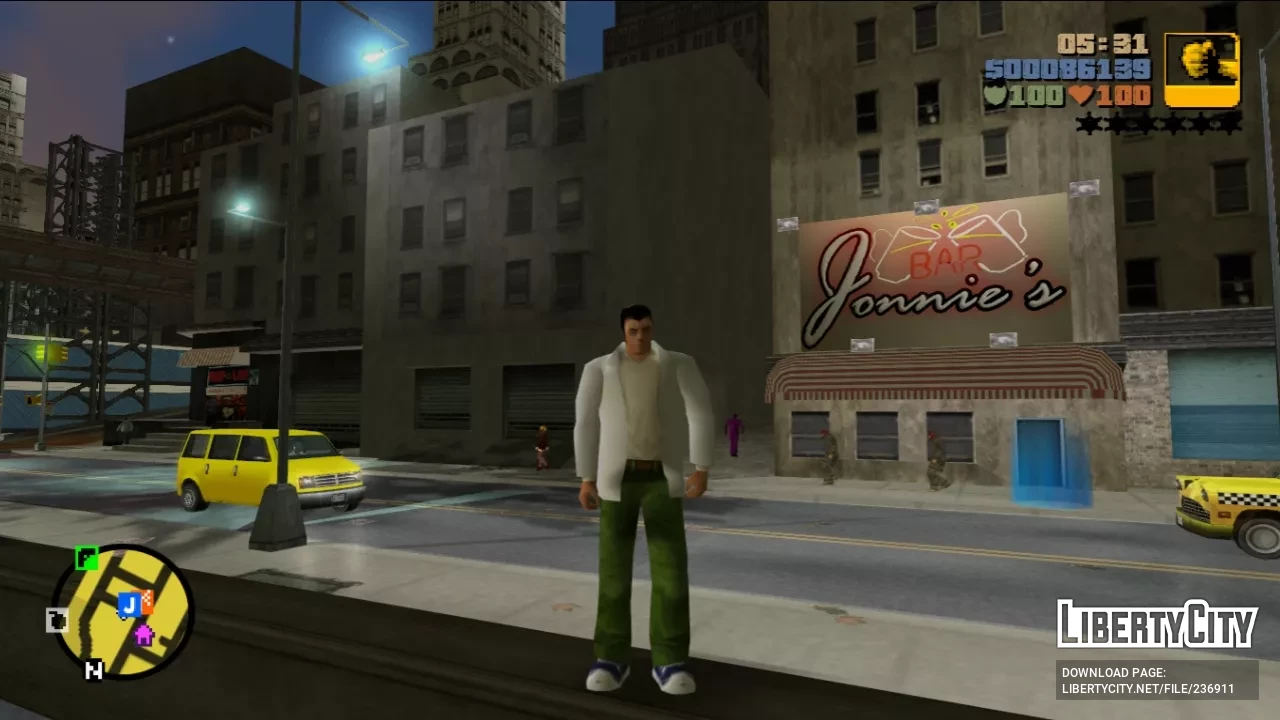The width and height of the screenshot is (1280, 720).
Task: Select the blue J blip on the radar
Action: [127, 604]
